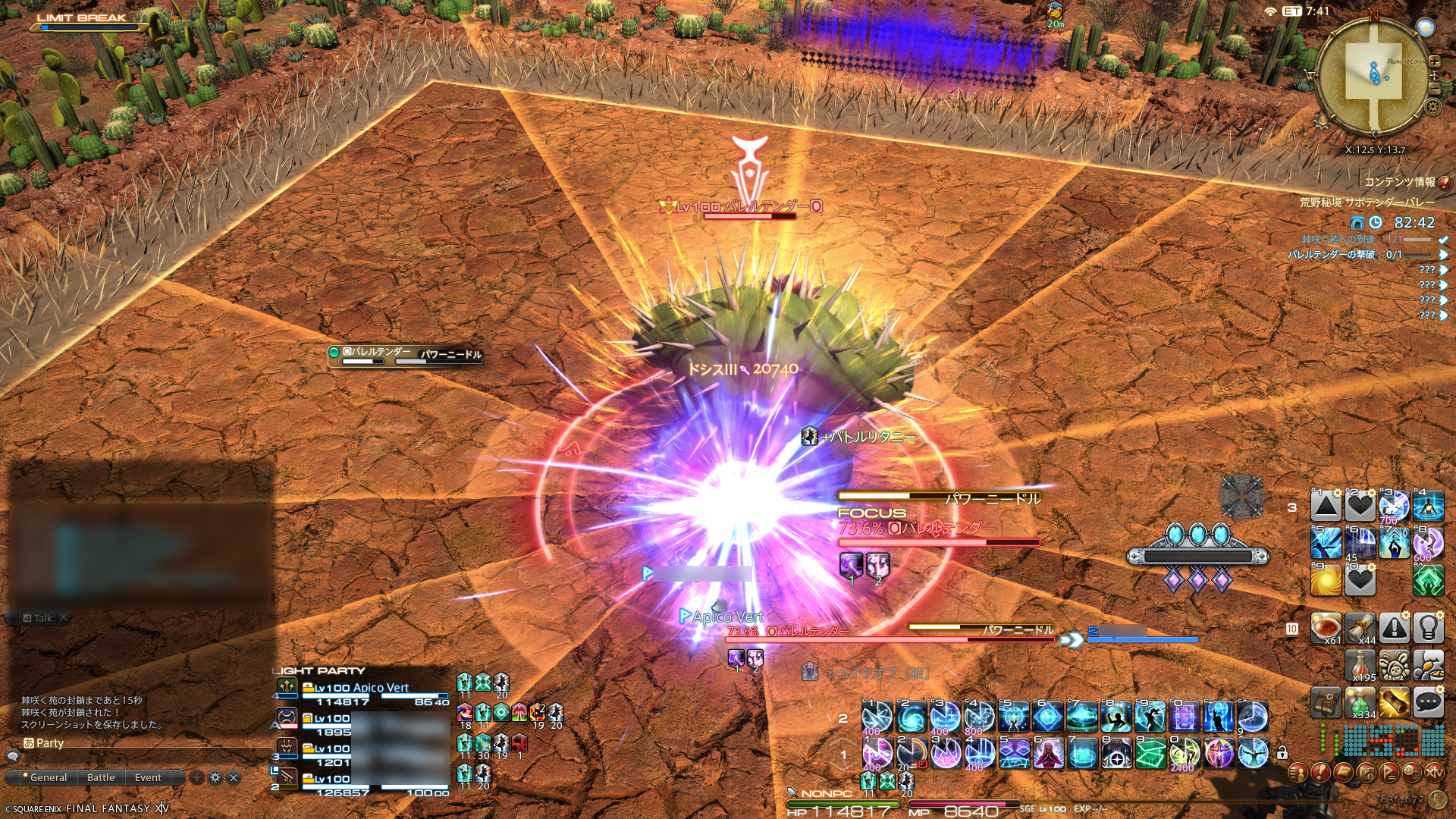Open the XIV system menu button

pos(1434,773)
